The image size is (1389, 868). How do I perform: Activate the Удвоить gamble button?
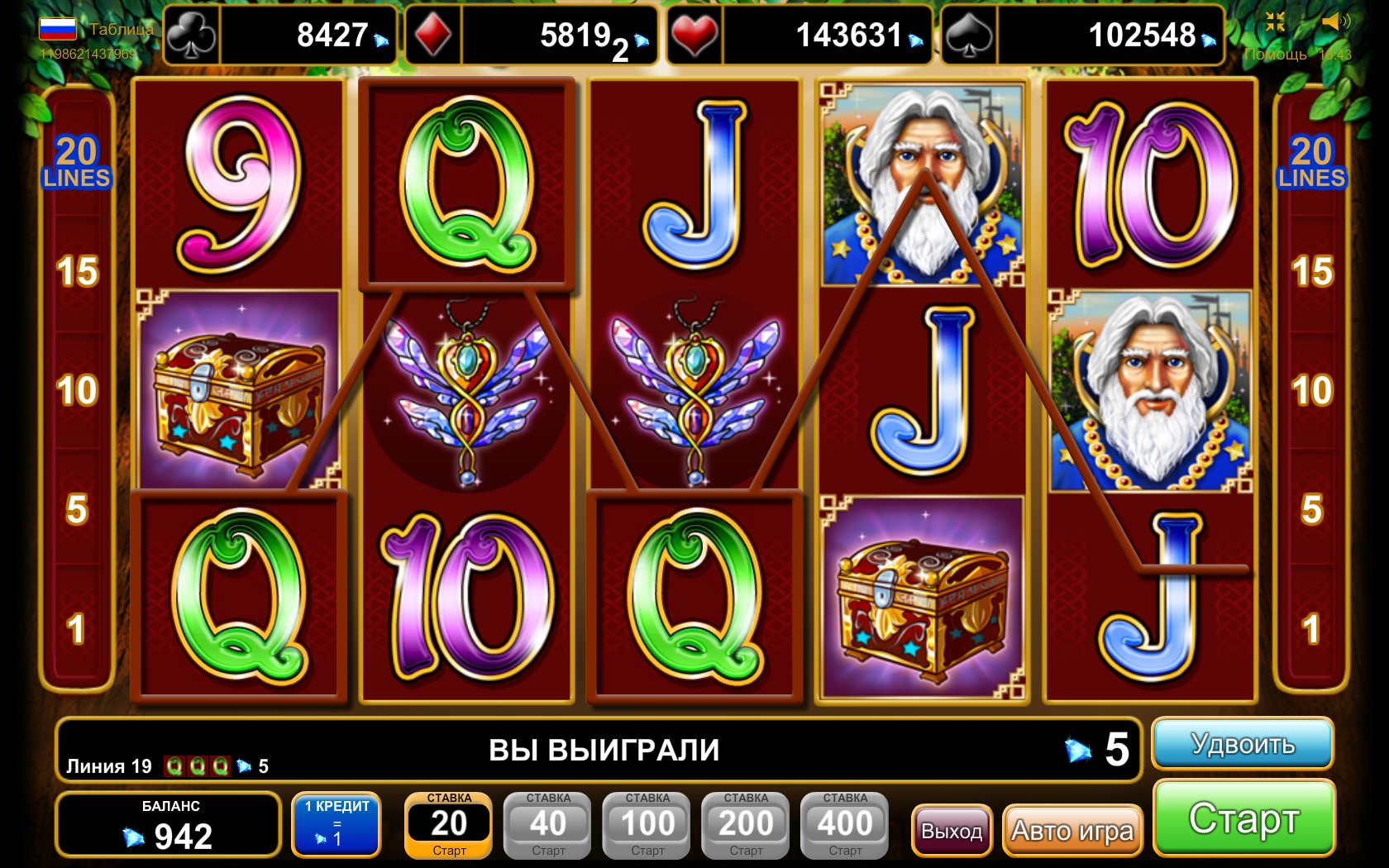click(1242, 744)
